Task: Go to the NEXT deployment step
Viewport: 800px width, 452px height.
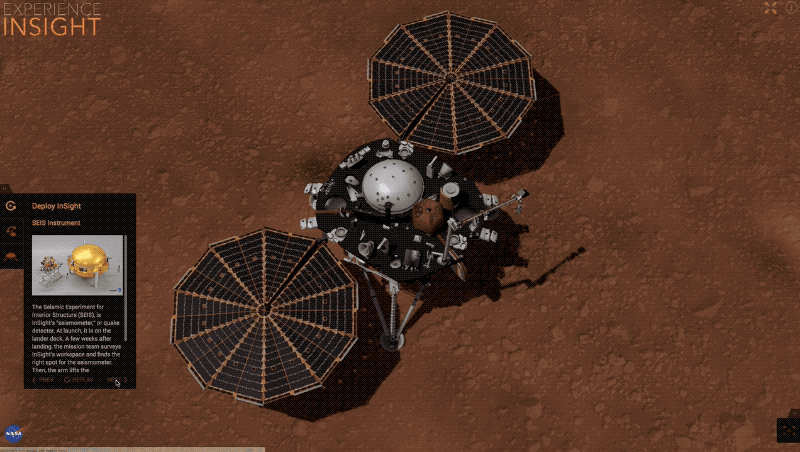Action: click(x=116, y=380)
